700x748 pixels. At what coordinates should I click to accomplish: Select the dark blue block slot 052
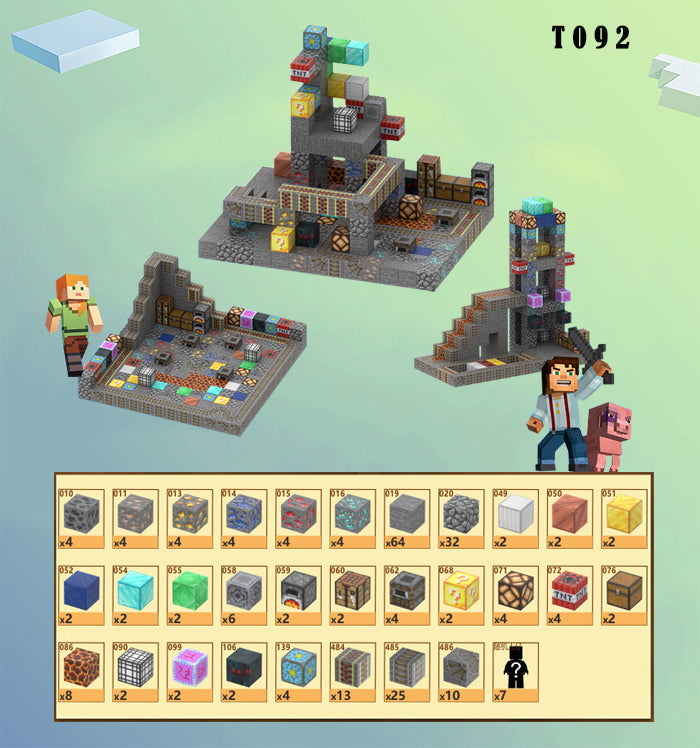click(80, 592)
